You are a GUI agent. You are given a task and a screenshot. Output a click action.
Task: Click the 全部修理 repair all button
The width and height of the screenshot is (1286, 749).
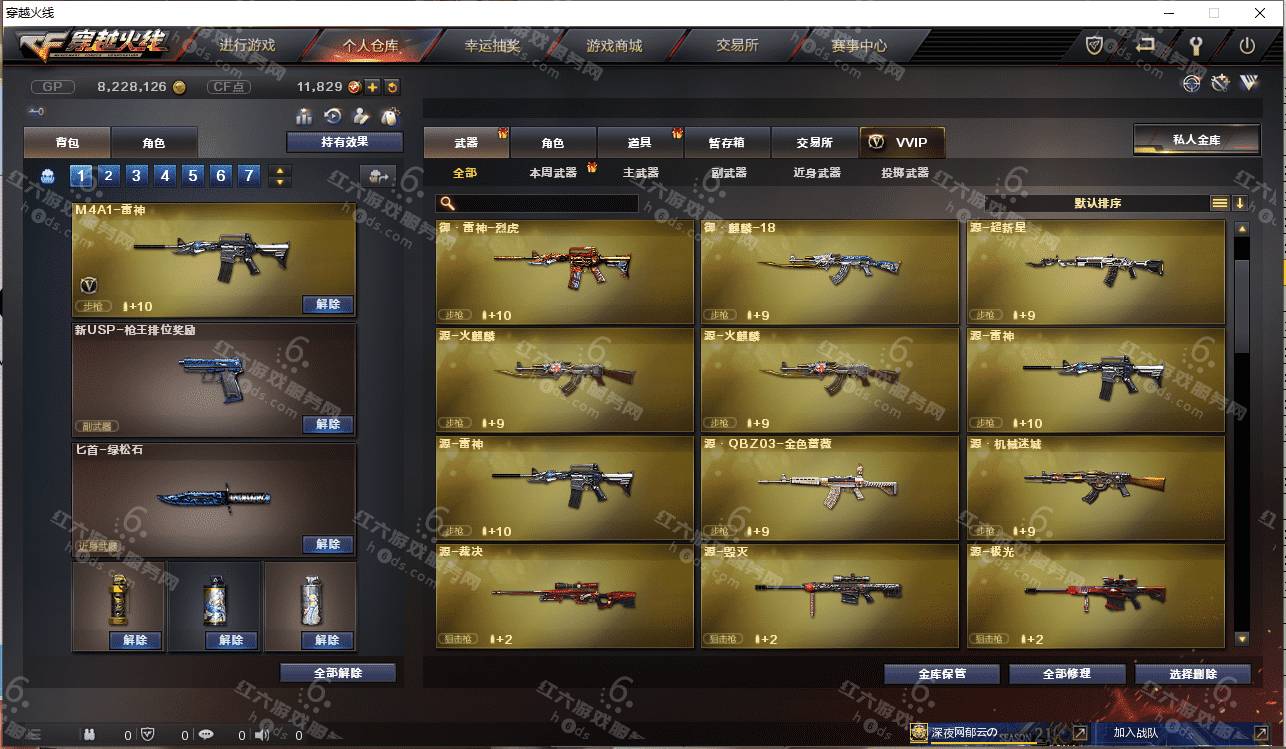click(1066, 674)
